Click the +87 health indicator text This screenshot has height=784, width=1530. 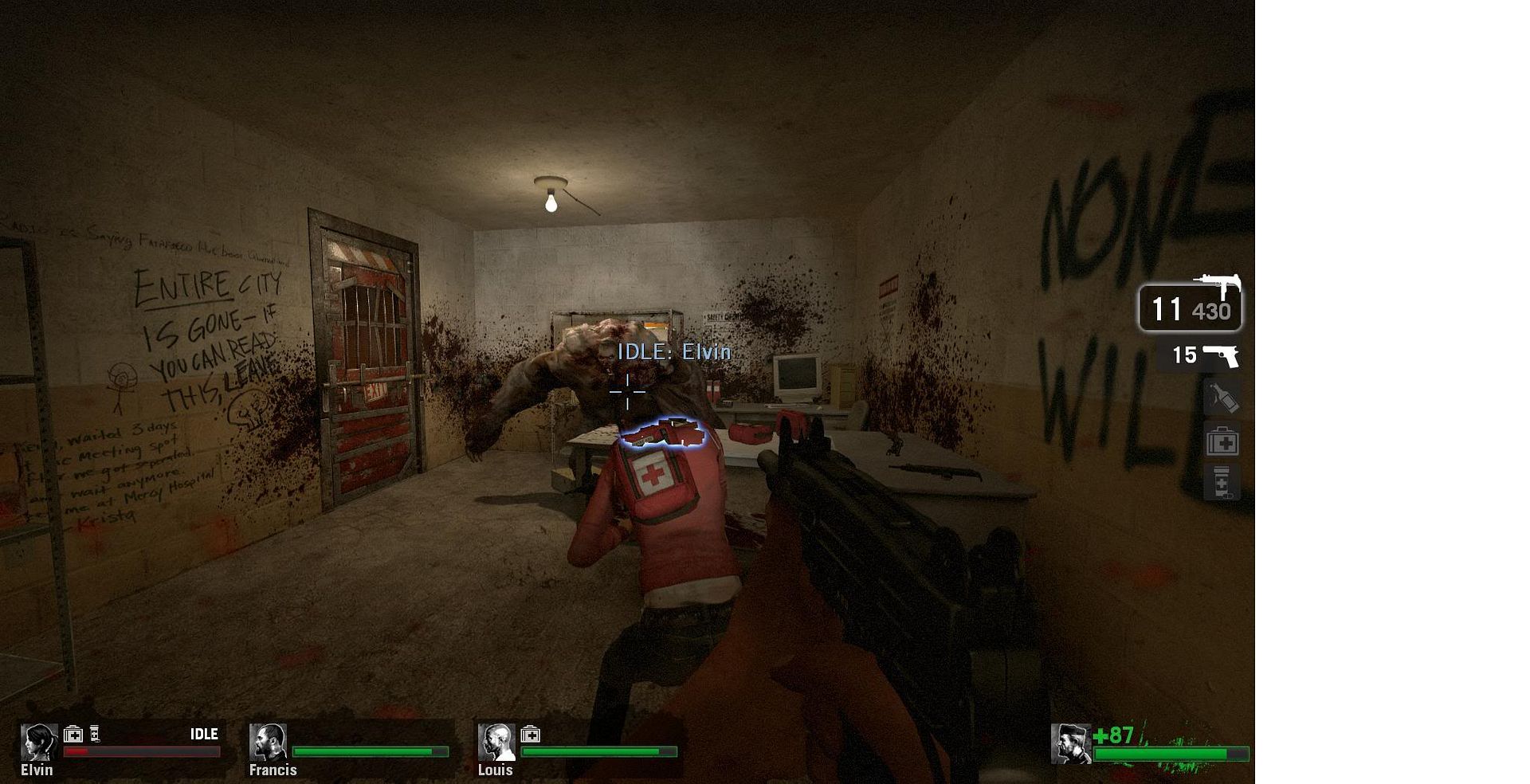[1115, 735]
